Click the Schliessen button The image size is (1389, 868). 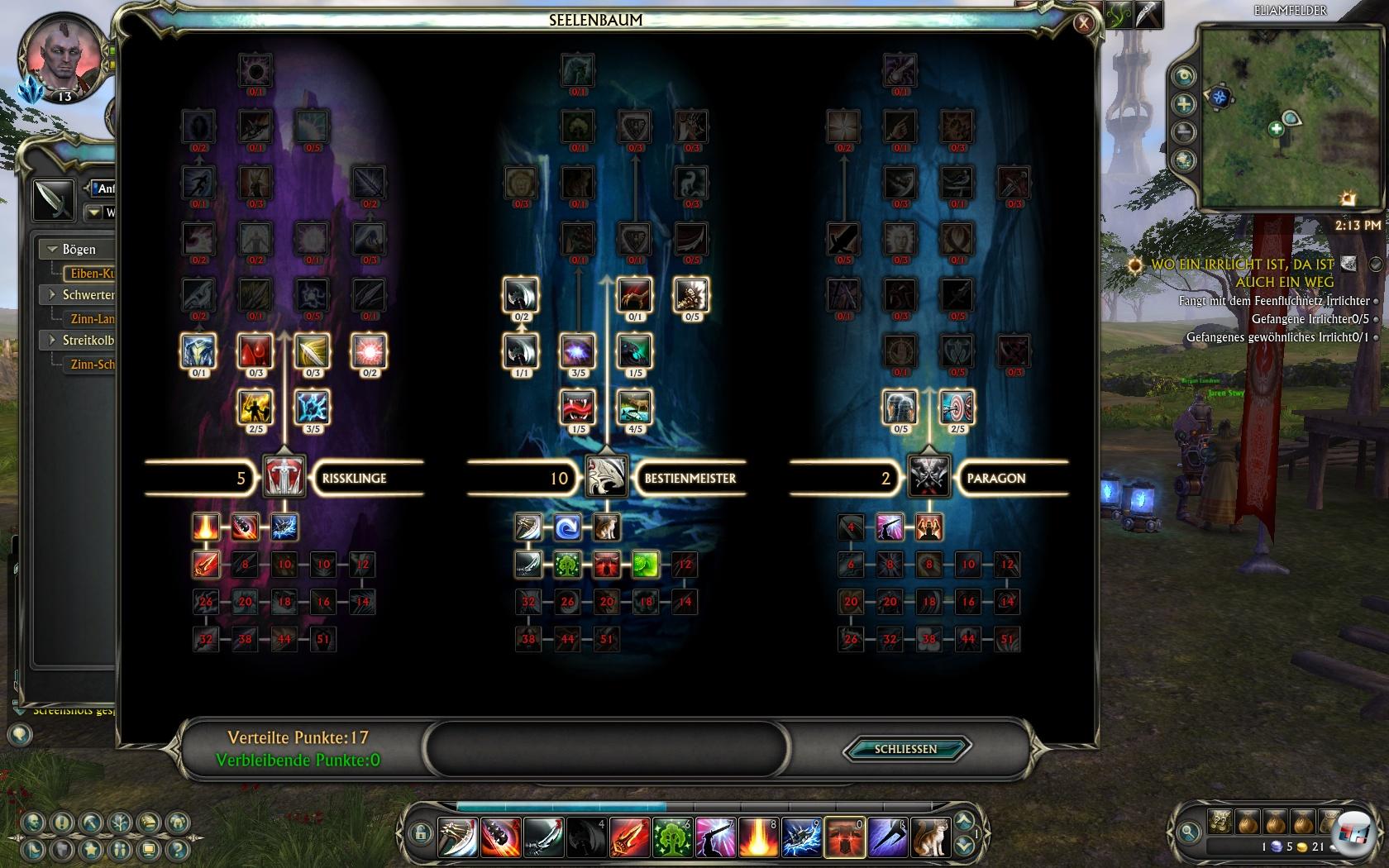pyautogui.click(x=906, y=749)
